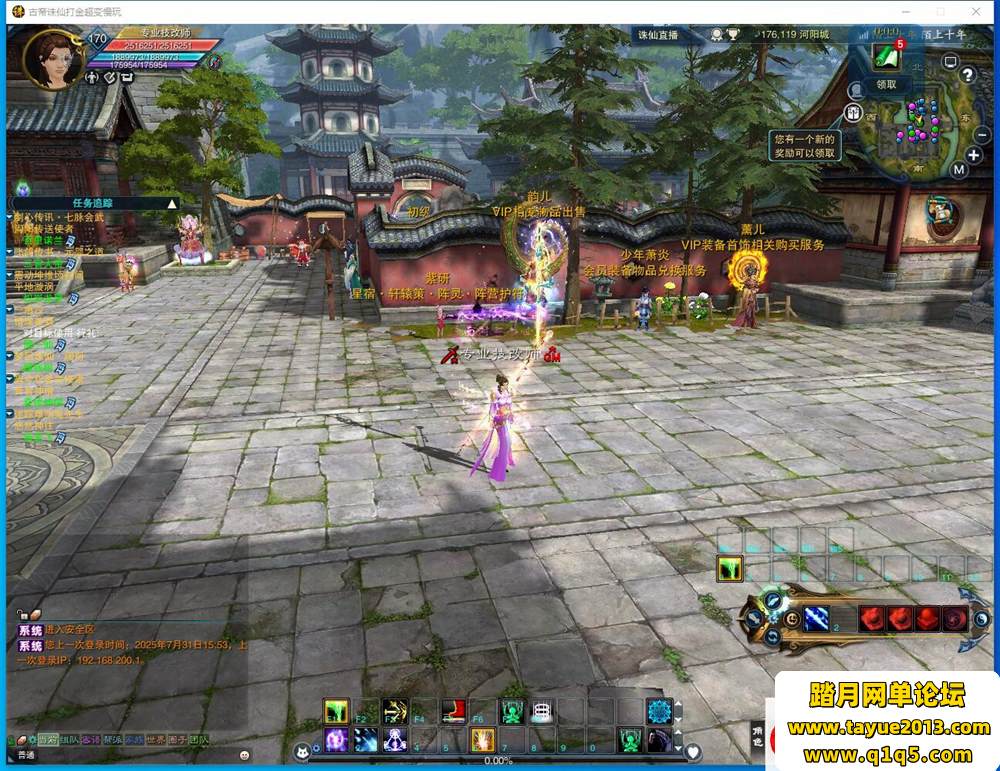The width and height of the screenshot is (1000, 771).
Task: Open the world map with the M button
Action: [x=959, y=170]
